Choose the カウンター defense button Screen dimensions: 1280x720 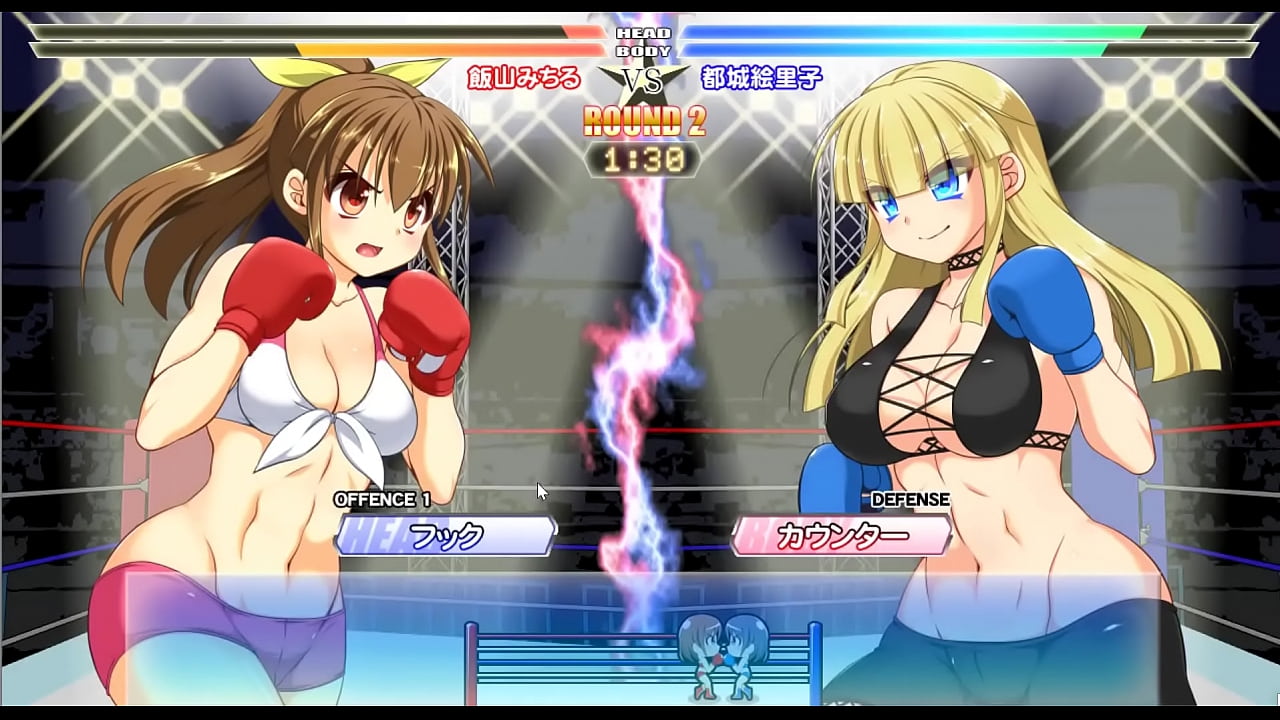(842, 536)
